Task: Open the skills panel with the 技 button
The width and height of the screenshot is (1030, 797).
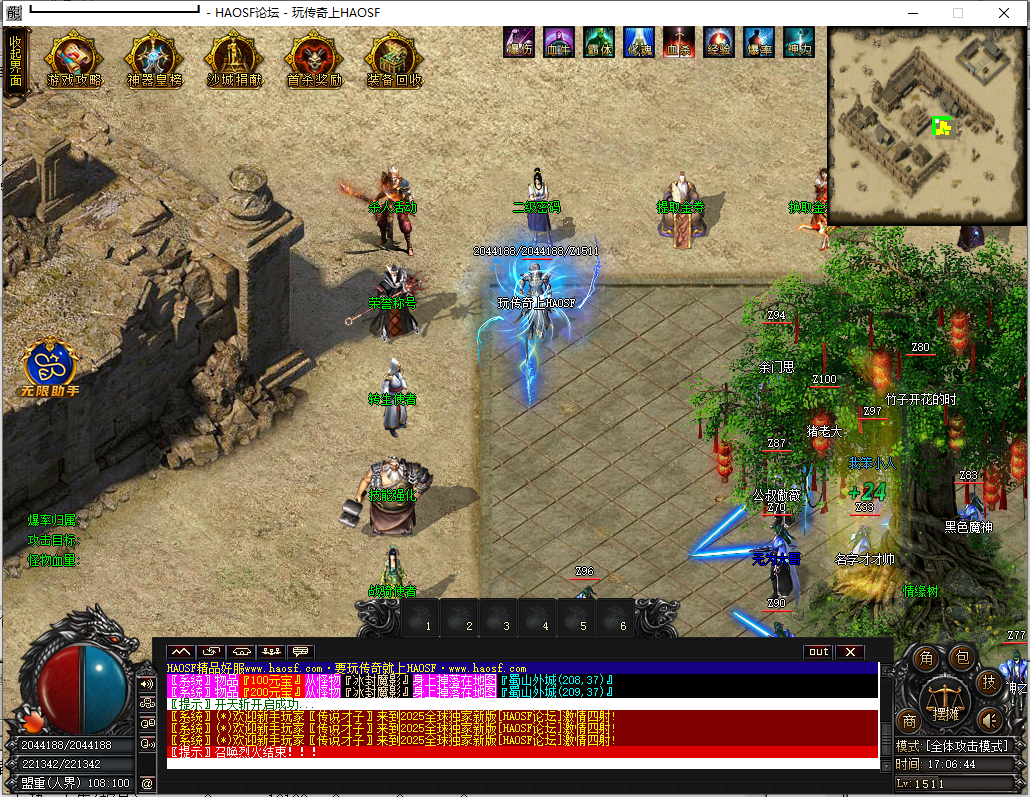Action: (x=989, y=682)
